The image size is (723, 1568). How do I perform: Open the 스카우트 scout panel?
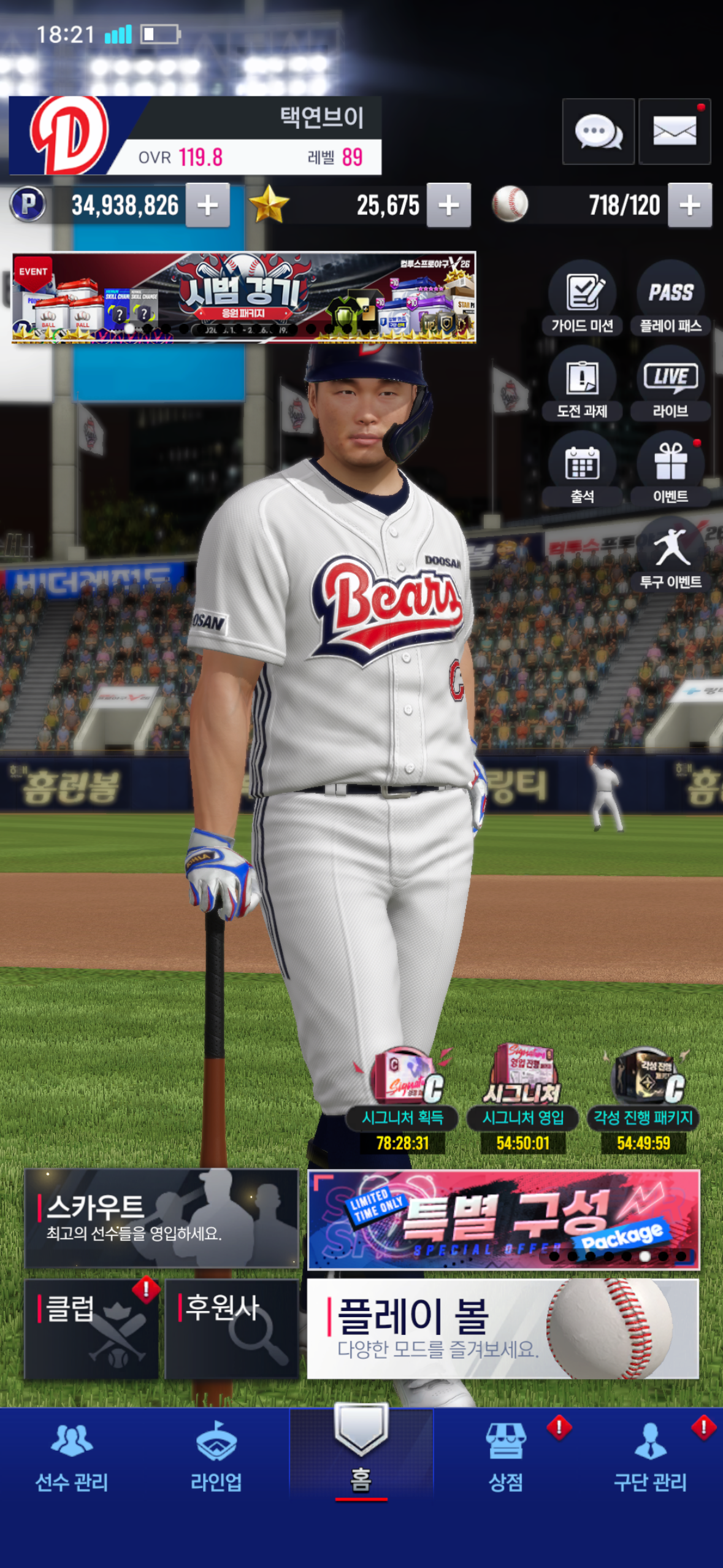[161, 1218]
